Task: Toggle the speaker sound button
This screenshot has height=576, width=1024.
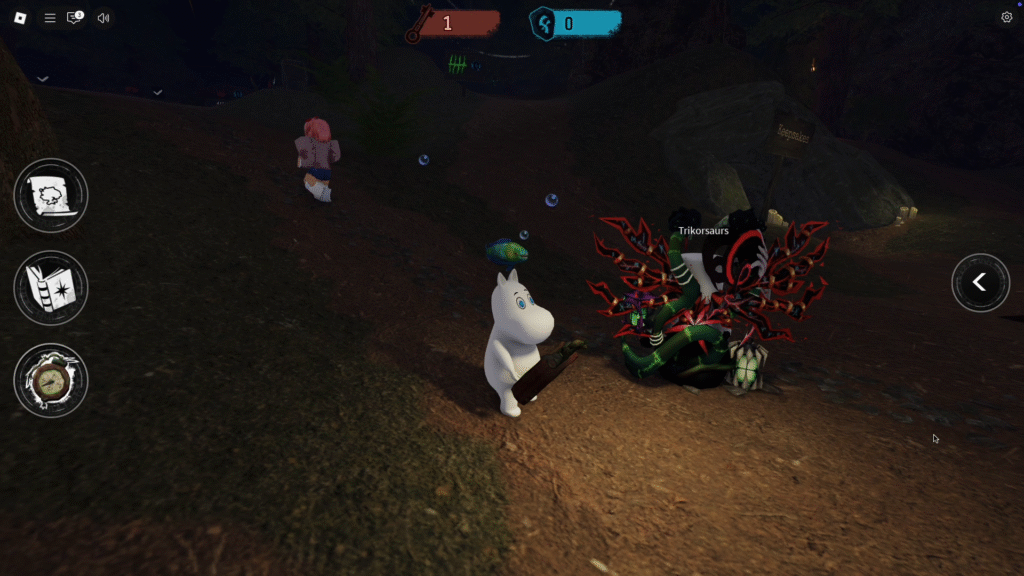Action: pyautogui.click(x=103, y=18)
